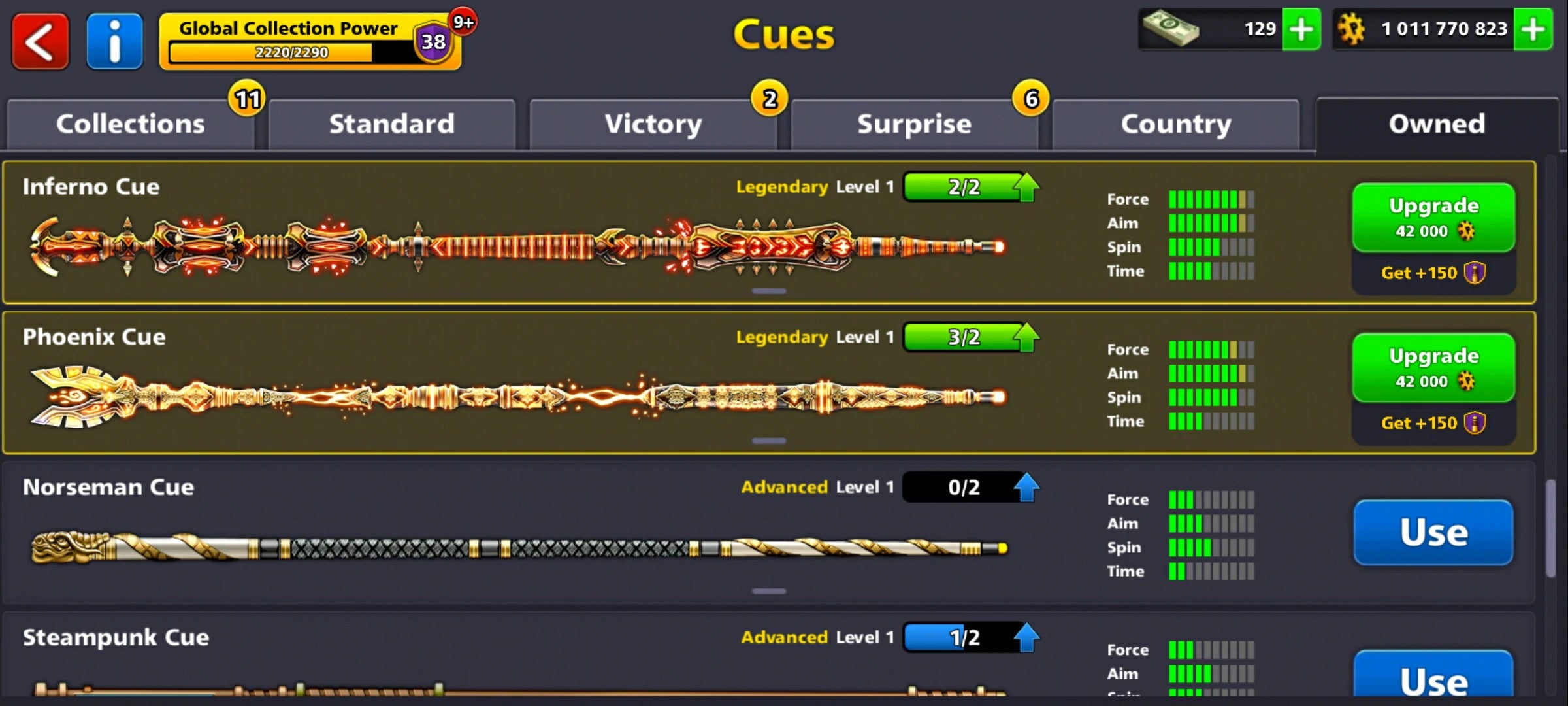Open the Collections tab
1568x706 pixels.
(130, 124)
